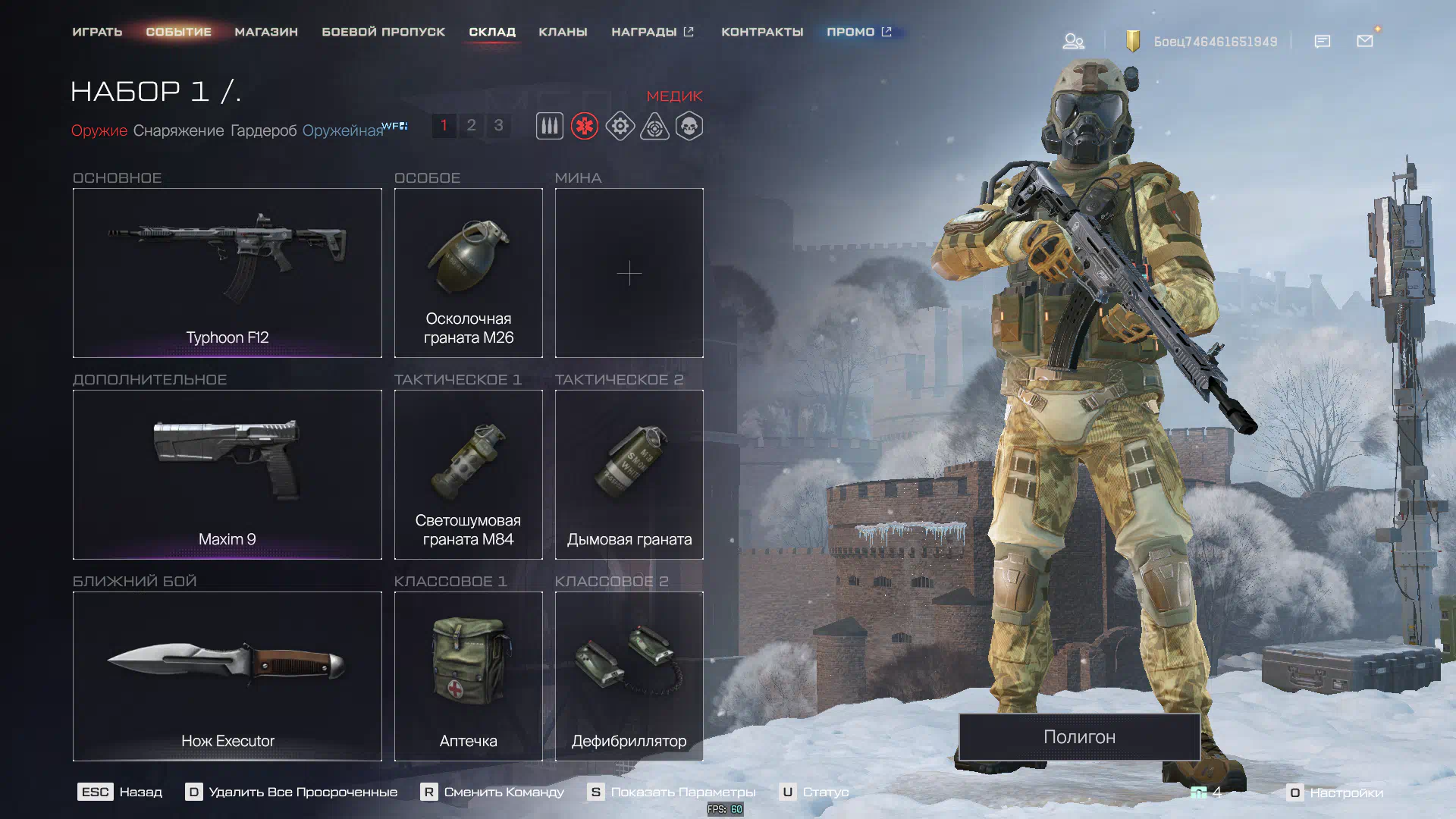The height and width of the screenshot is (819, 1456).
Task: Open the Боевой пропуск page
Action: [x=383, y=32]
